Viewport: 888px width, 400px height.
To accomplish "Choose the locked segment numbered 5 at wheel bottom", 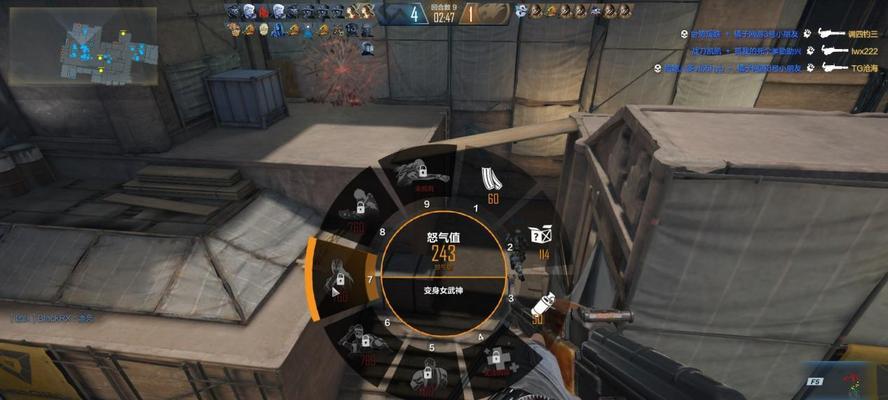I will coord(425,376).
